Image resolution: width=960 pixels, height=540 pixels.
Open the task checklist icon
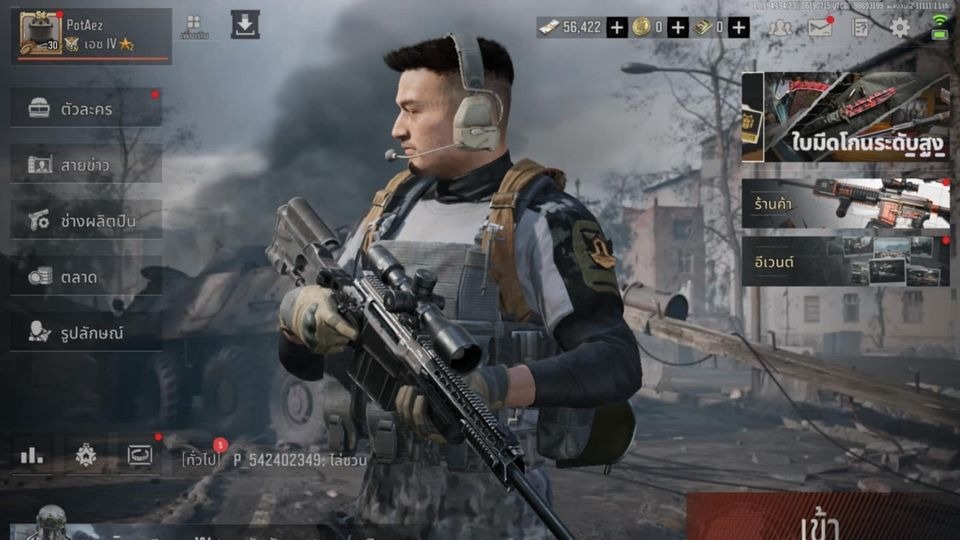pyautogui.click(x=860, y=28)
